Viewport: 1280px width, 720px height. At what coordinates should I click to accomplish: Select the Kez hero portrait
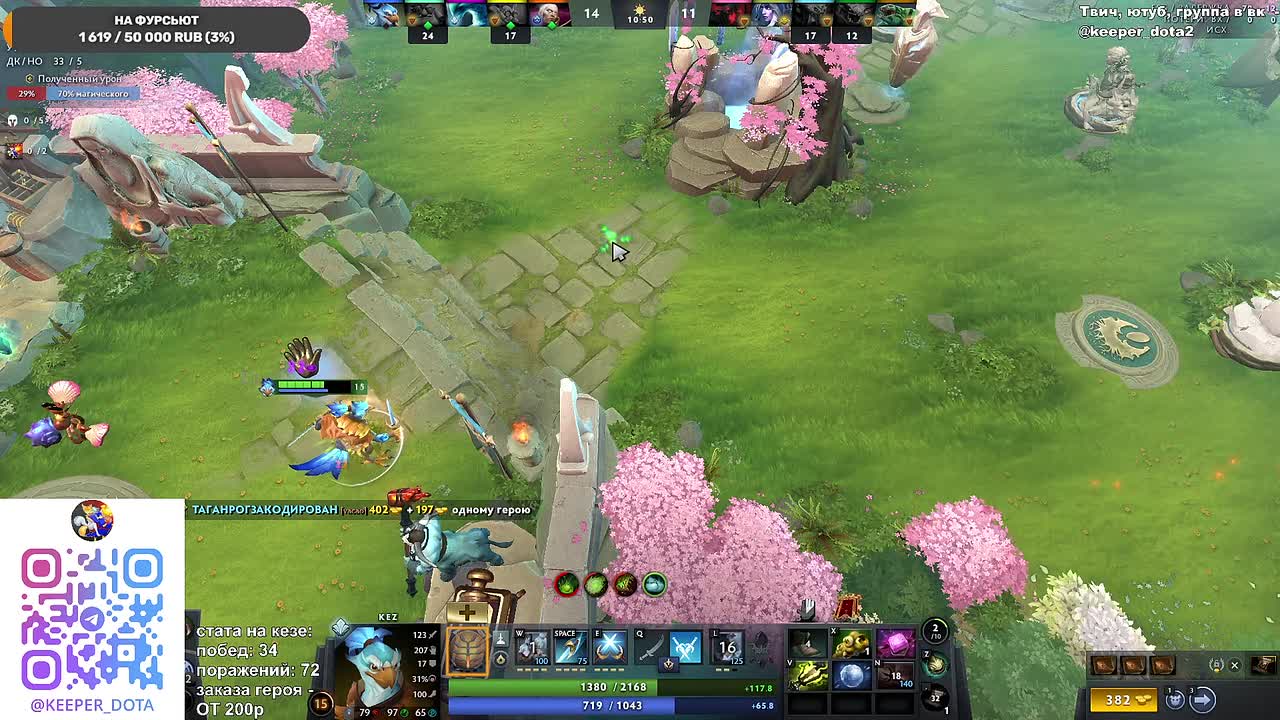pyautogui.click(x=372, y=668)
